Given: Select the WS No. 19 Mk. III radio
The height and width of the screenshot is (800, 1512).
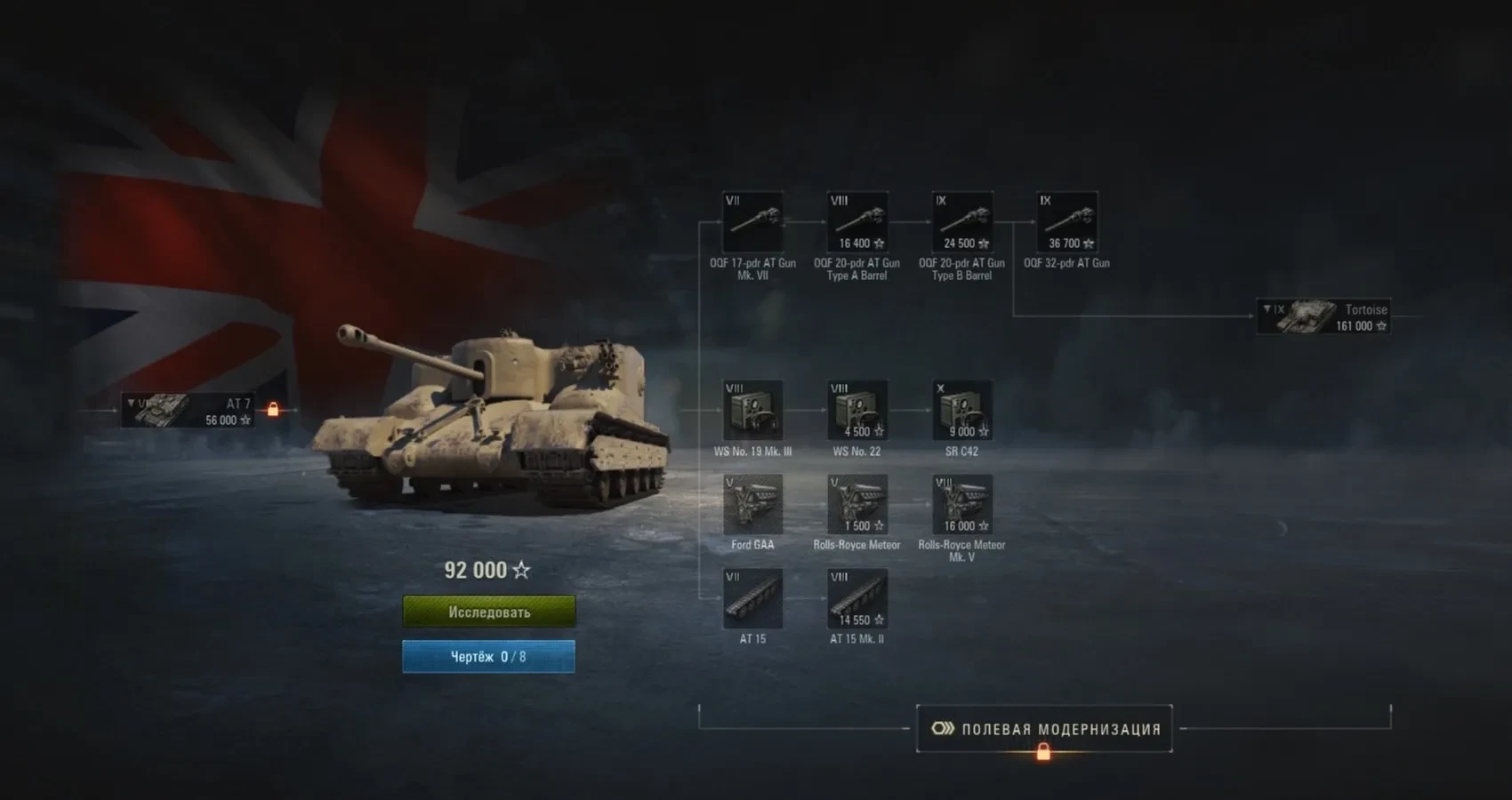Looking at the screenshot, I should (752, 411).
